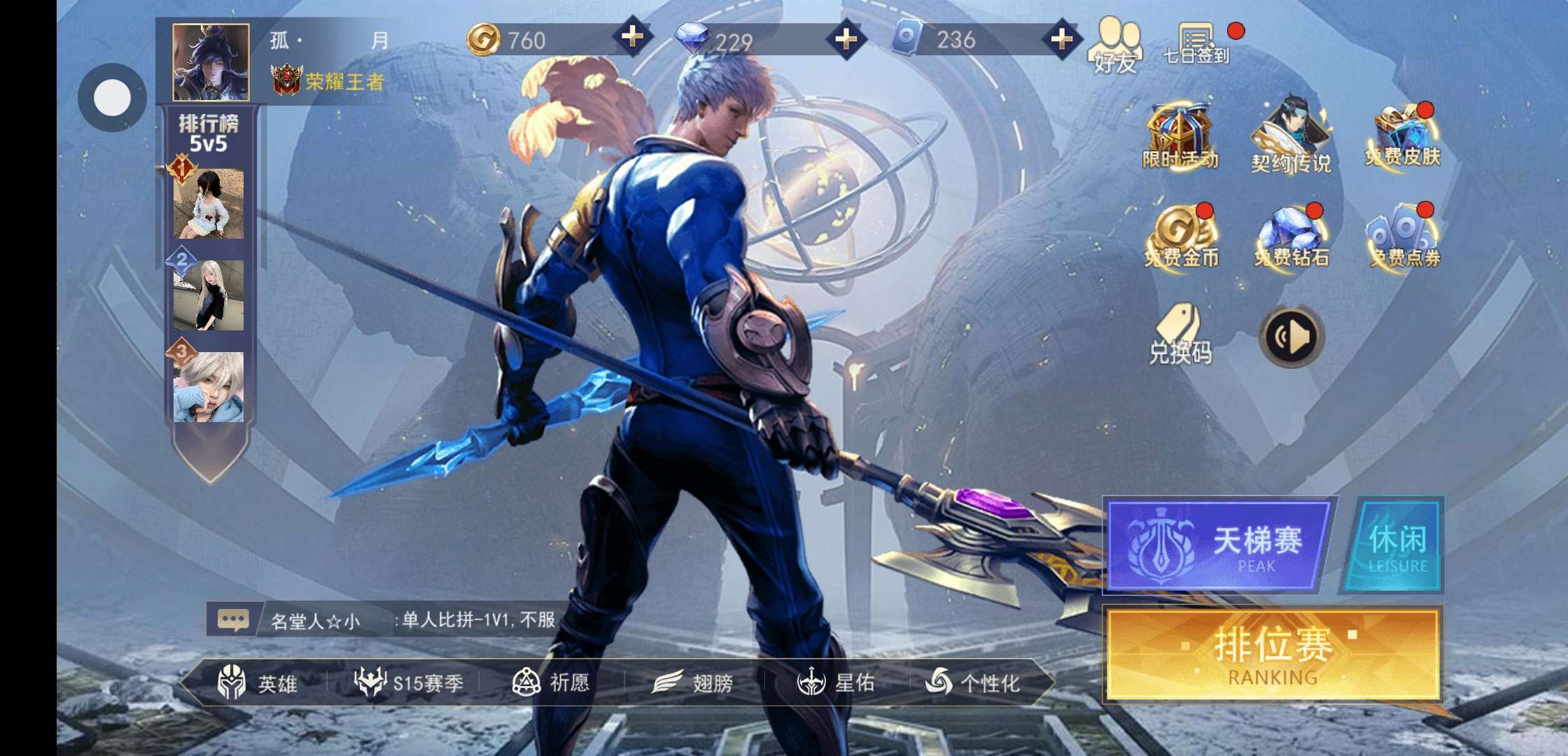Open the 兑换码 redeem code entry
The image size is (1568, 756).
point(1180,335)
